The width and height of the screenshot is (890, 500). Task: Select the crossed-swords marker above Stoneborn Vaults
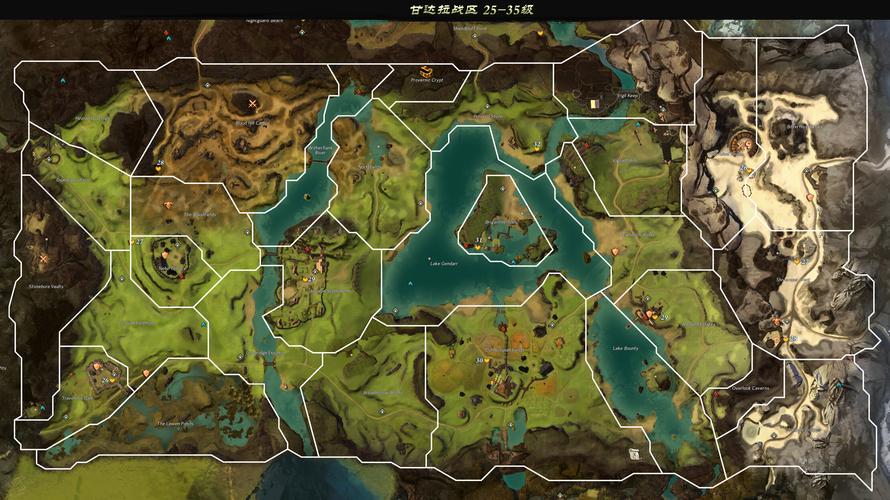pos(43,258)
